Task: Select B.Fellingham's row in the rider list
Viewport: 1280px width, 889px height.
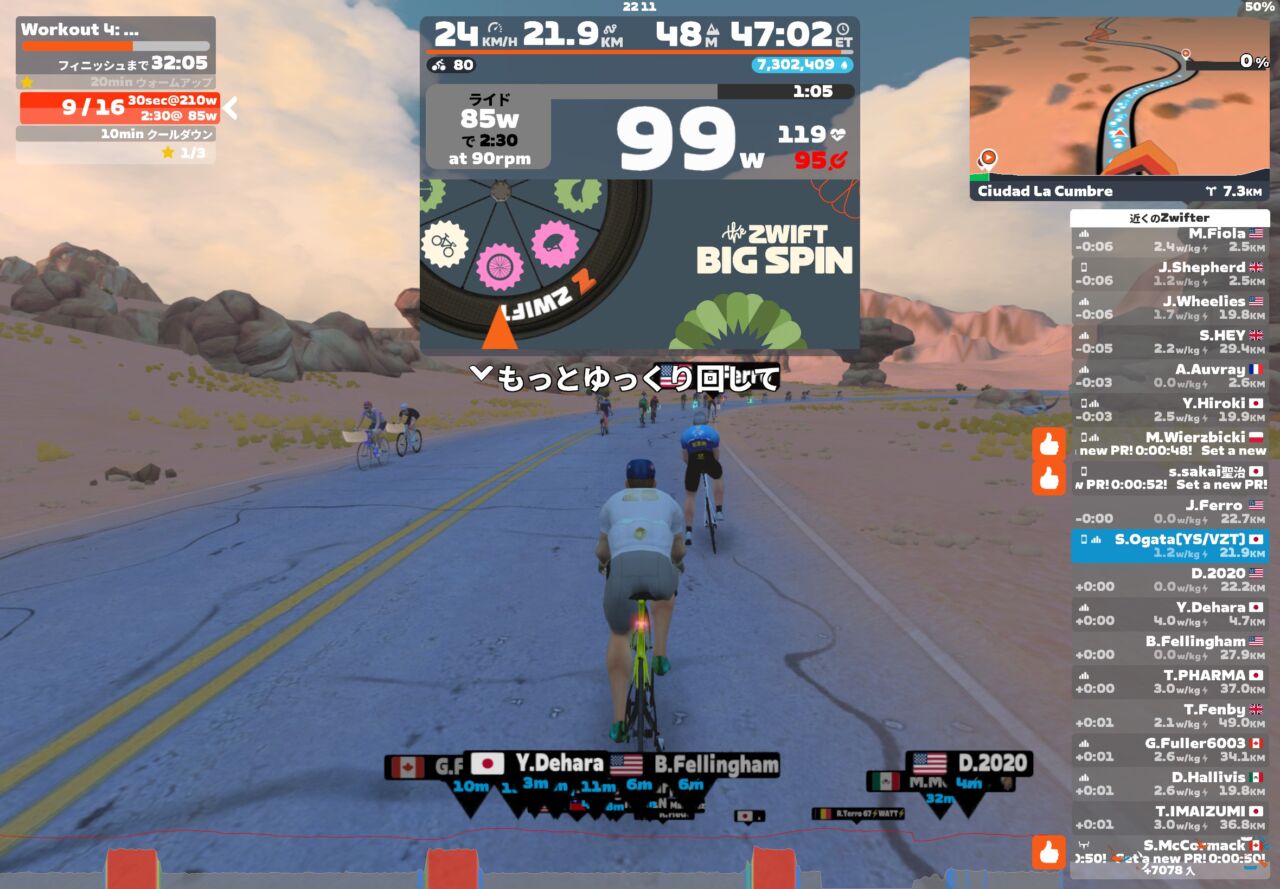Action: pyautogui.click(x=1169, y=648)
